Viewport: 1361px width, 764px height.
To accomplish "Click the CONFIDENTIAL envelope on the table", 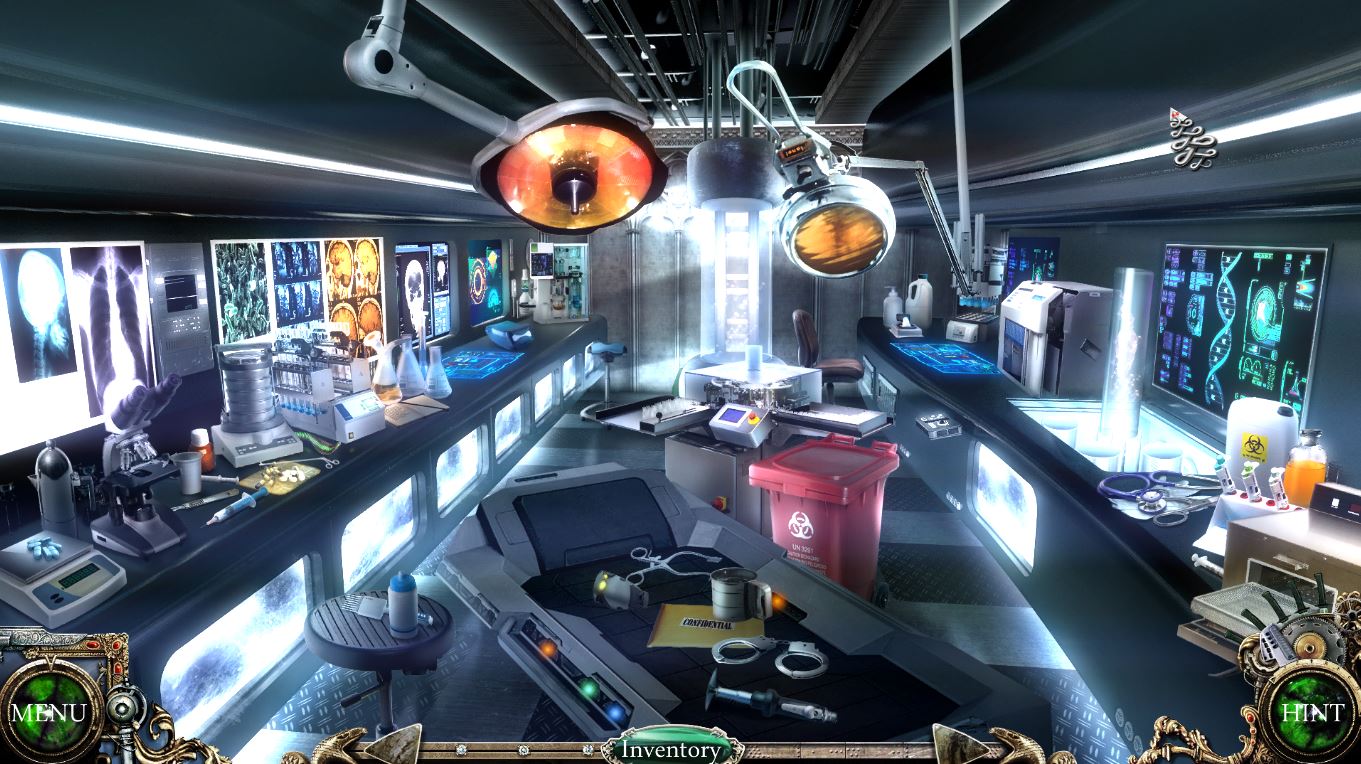I will point(707,622).
